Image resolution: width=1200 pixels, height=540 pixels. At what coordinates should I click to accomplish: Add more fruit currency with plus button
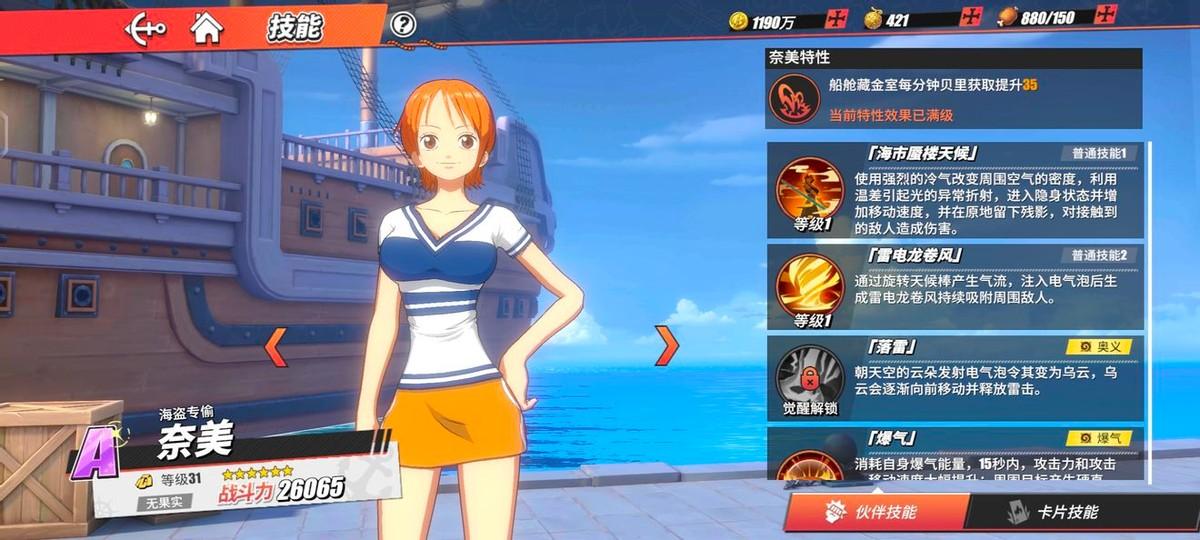(x=970, y=17)
